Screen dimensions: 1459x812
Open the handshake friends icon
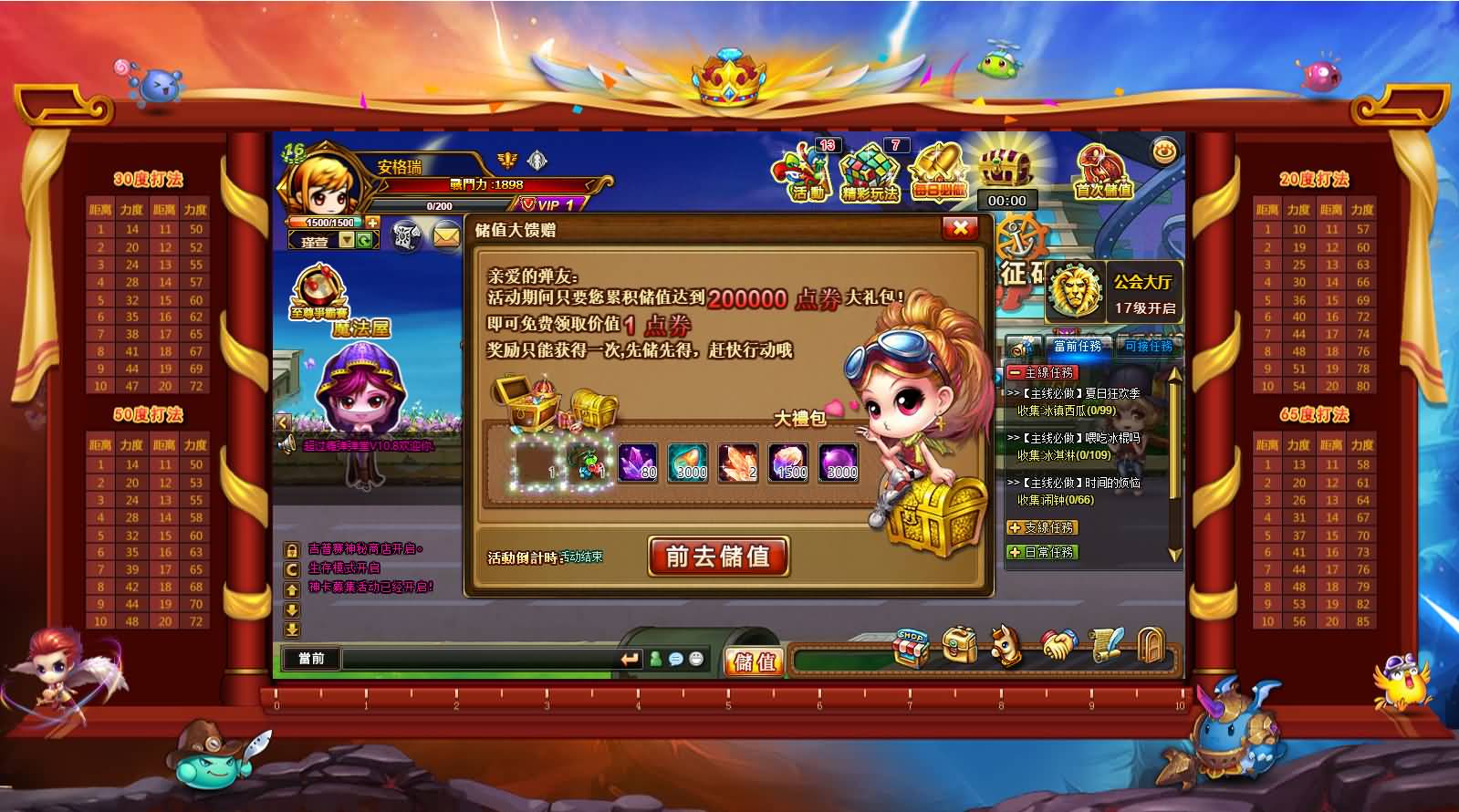pyautogui.click(x=1058, y=644)
